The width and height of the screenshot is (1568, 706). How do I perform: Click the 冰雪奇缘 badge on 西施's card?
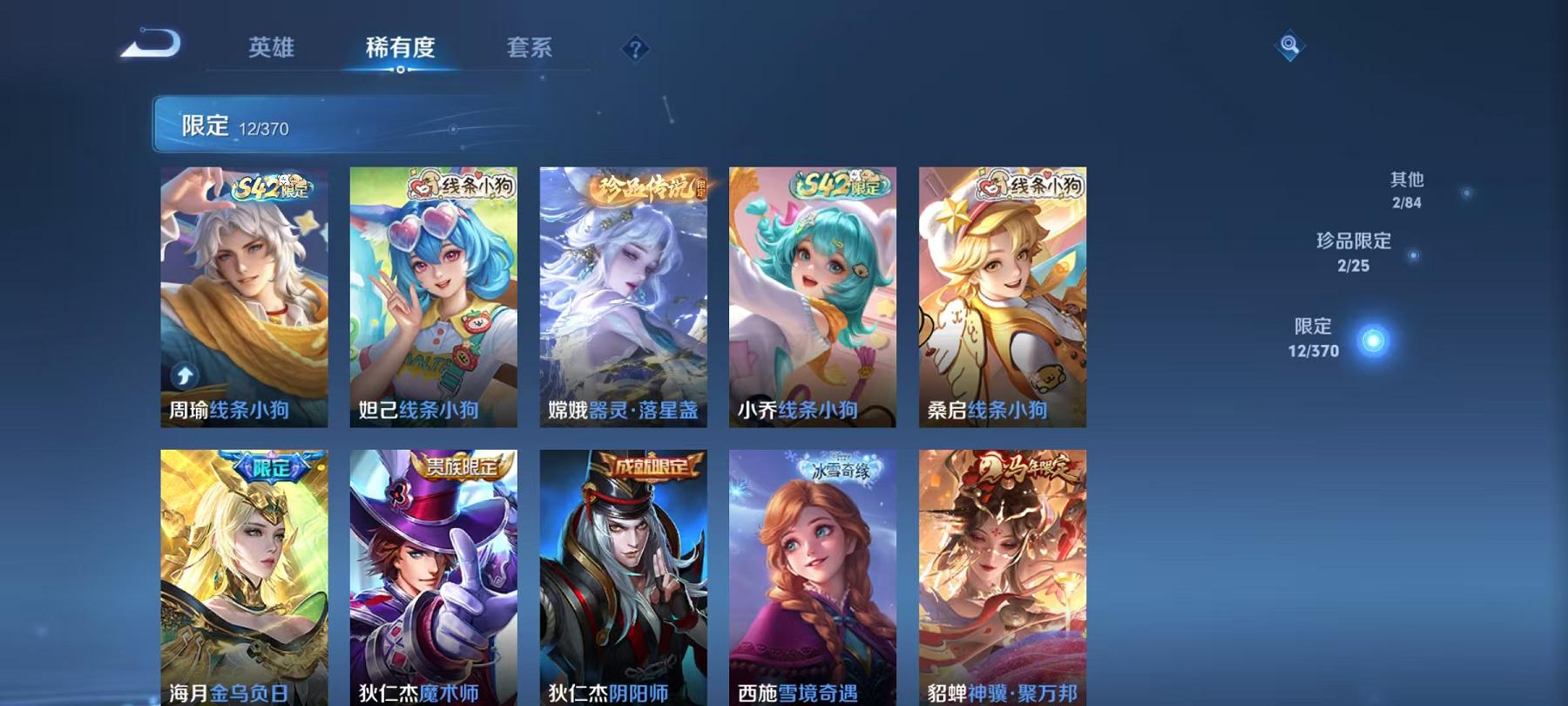tap(841, 467)
